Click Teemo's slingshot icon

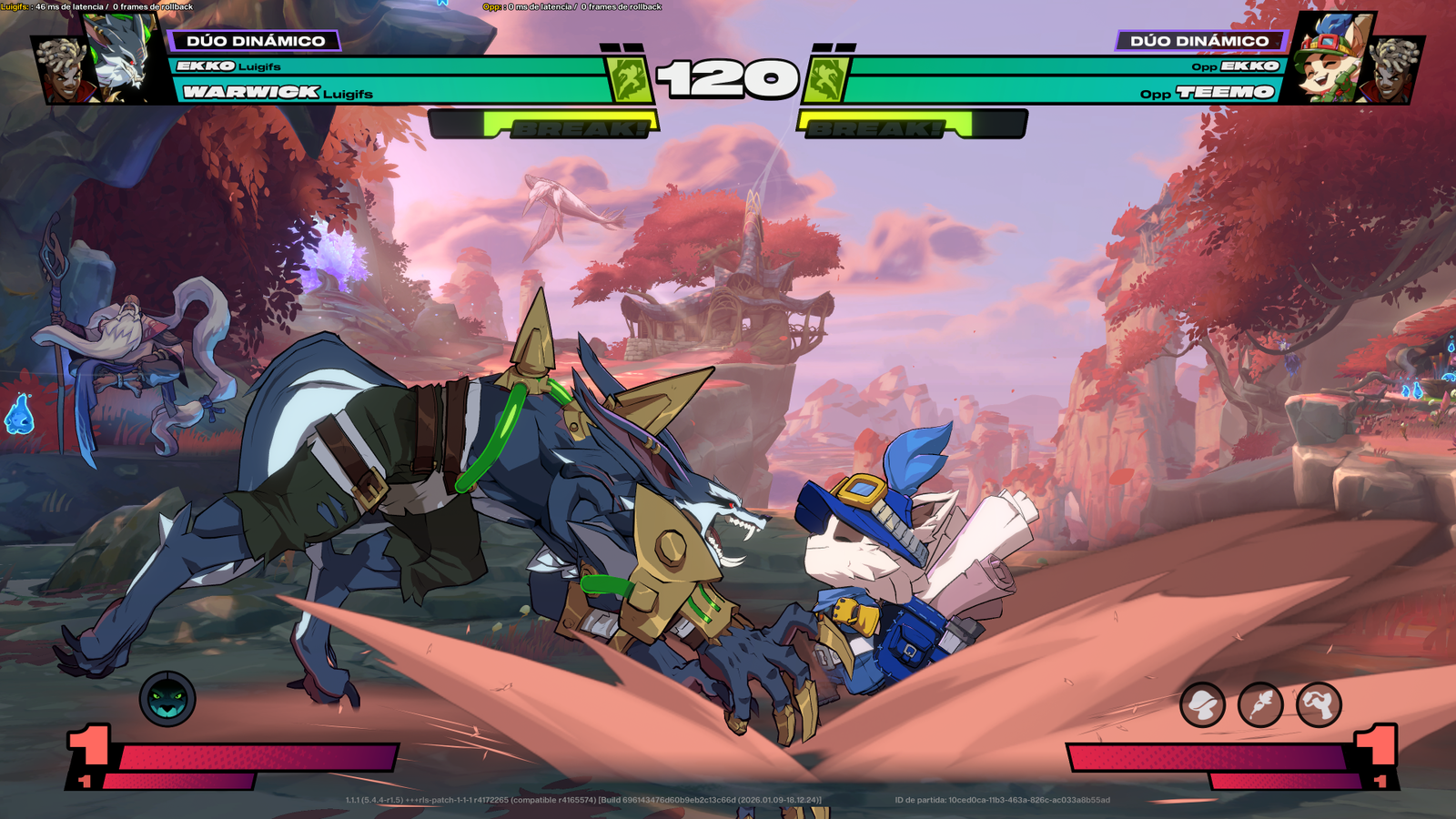pos(1319,704)
